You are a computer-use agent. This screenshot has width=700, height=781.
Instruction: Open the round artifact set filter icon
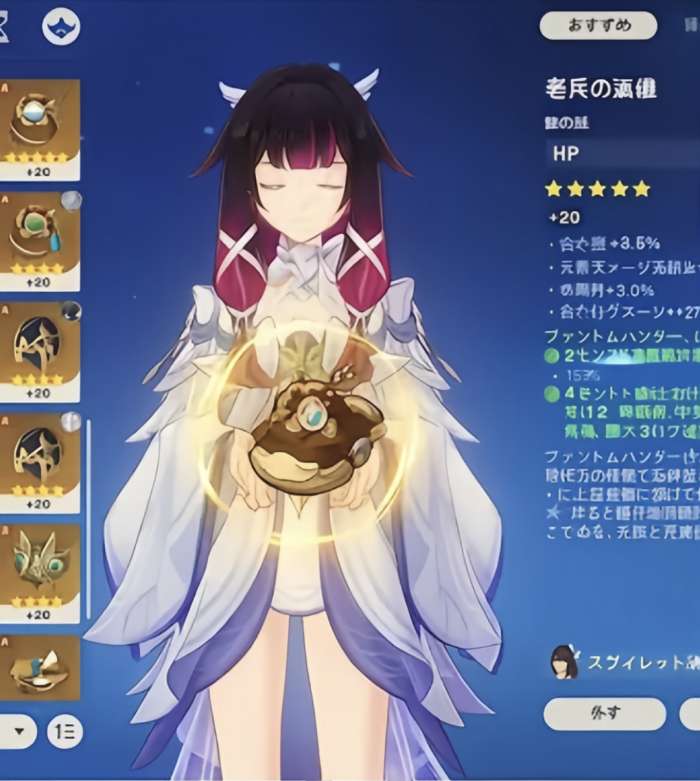pyautogui.click(x=62, y=26)
